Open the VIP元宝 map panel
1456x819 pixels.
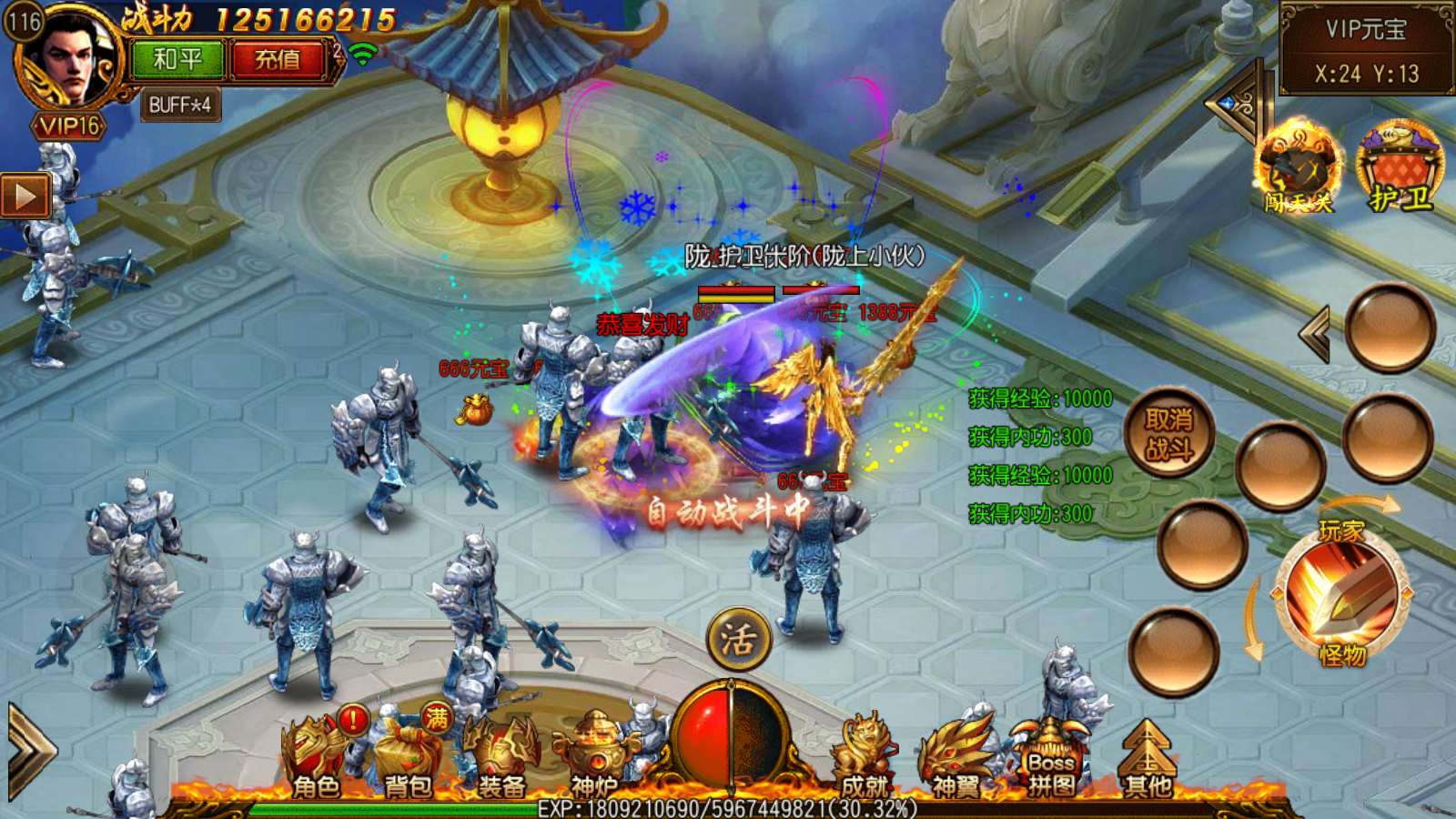[x=1366, y=49]
